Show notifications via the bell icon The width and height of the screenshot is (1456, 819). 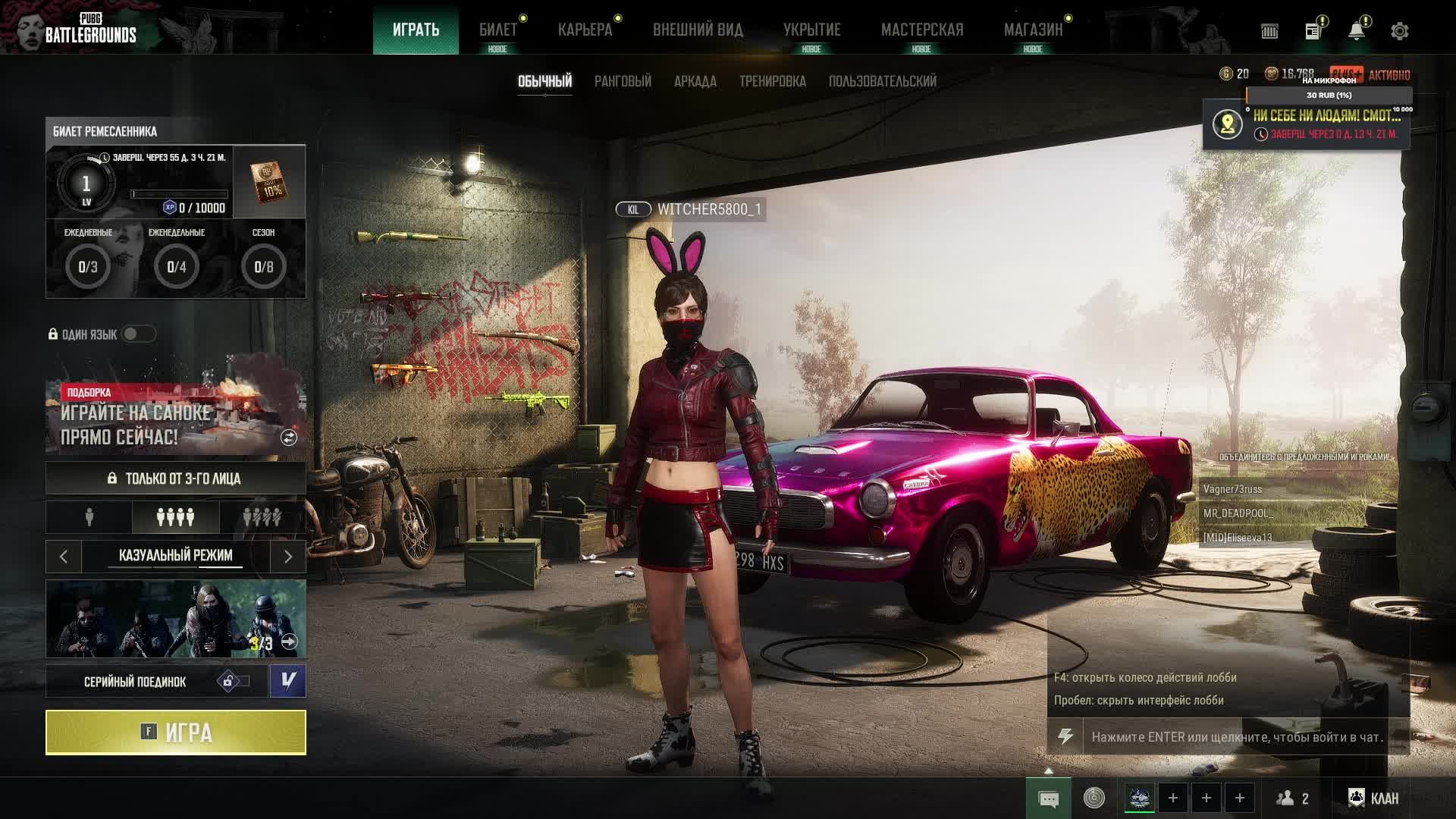coord(1356,31)
